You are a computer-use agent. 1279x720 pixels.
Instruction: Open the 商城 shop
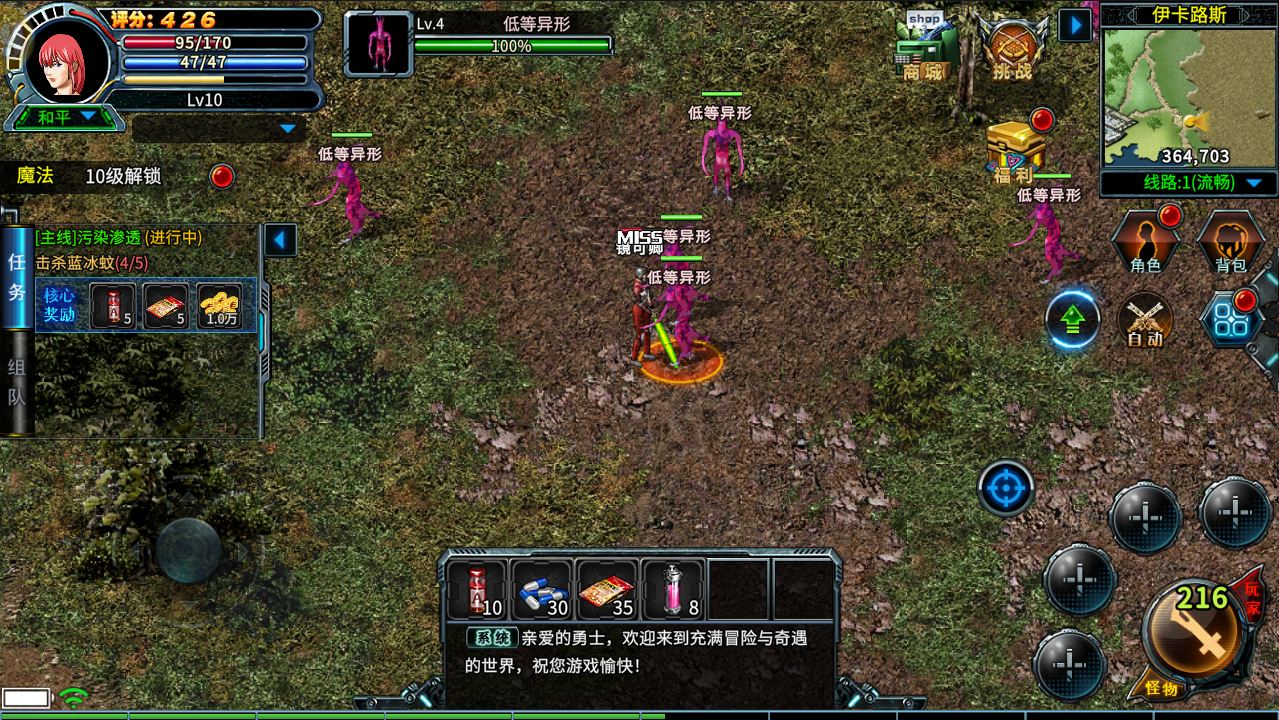[x=923, y=50]
